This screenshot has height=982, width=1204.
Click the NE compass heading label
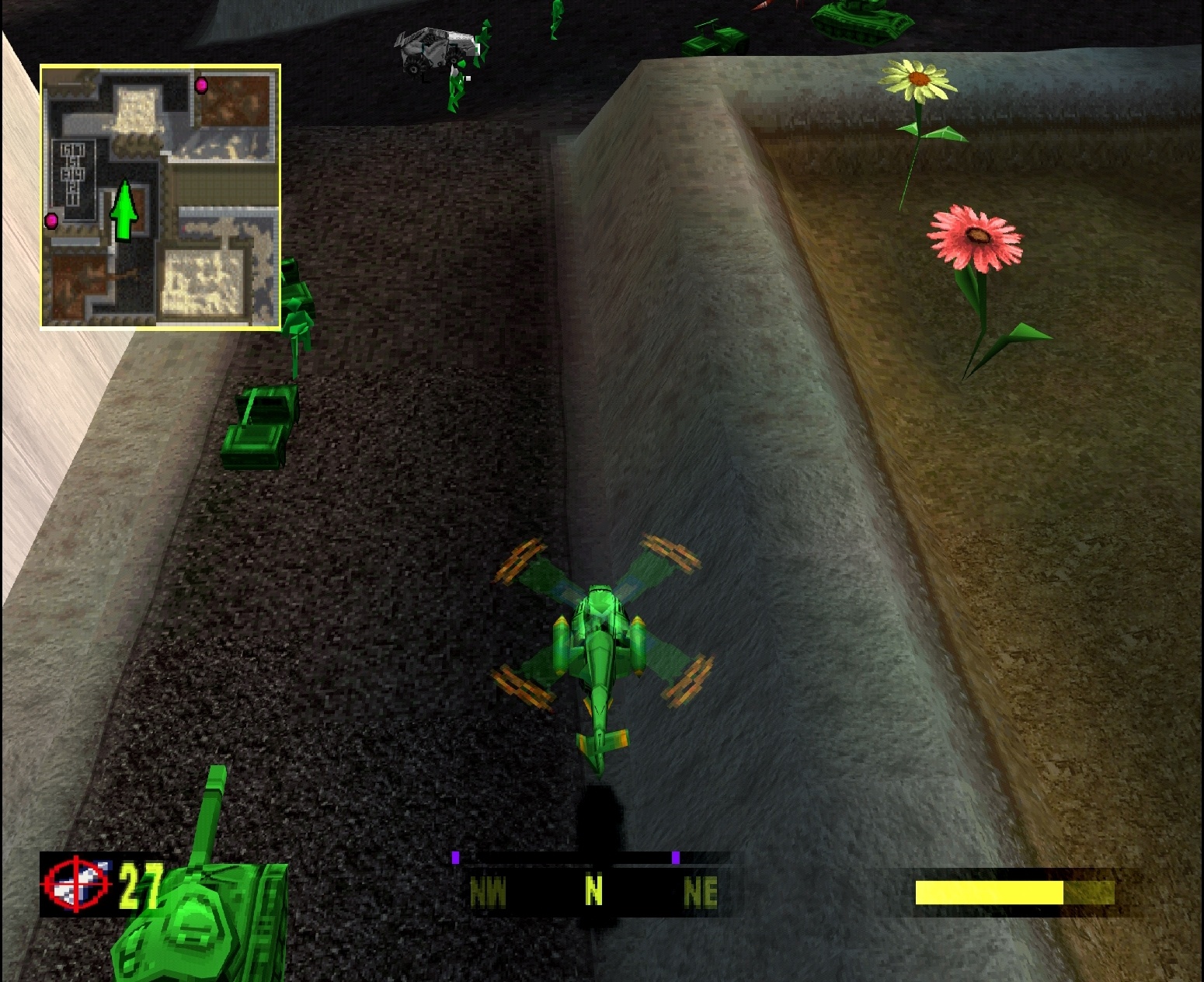click(699, 892)
